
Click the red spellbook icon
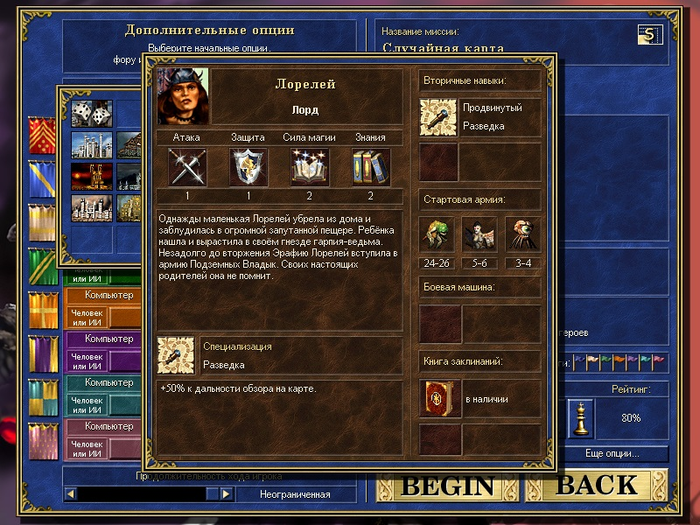pos(438,398)
